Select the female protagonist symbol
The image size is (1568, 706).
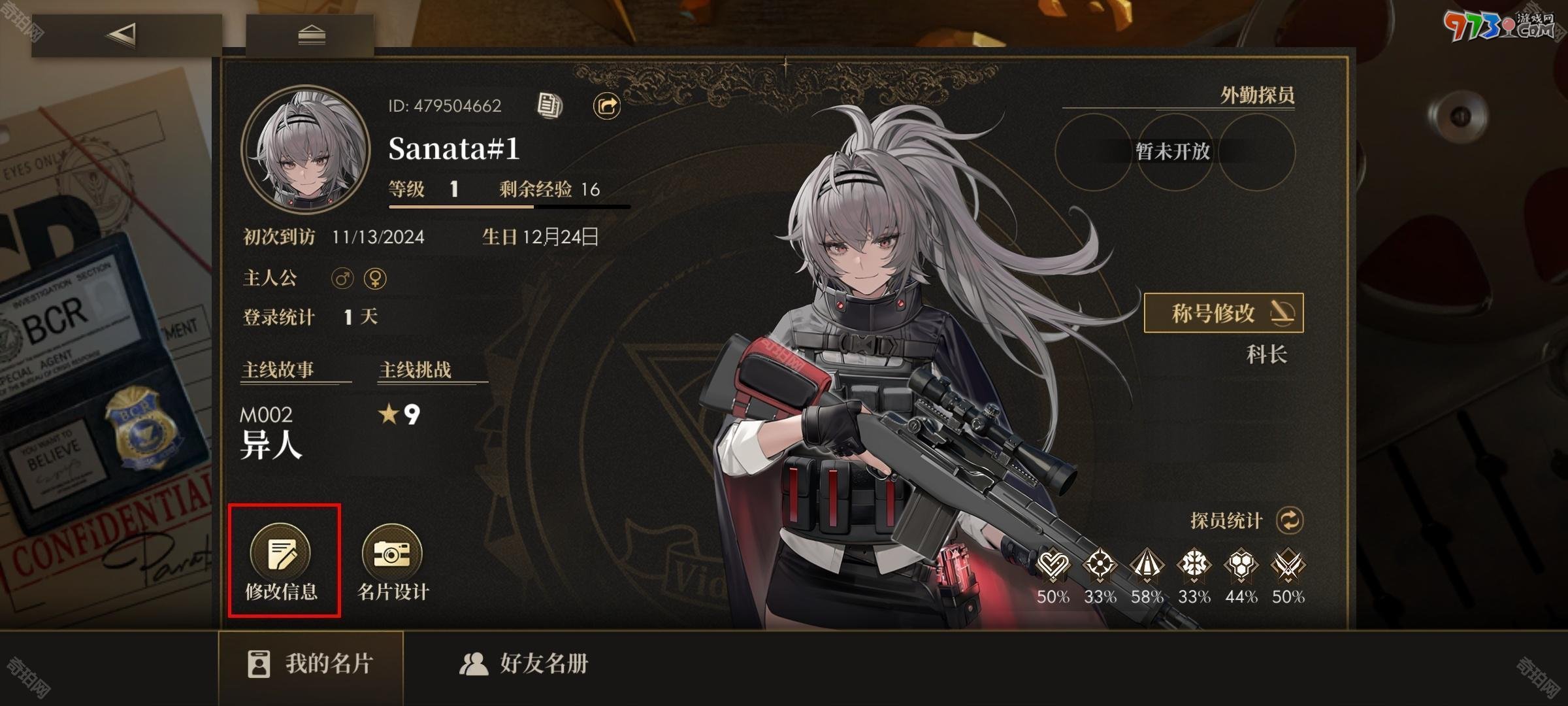(x=375, y=278)
